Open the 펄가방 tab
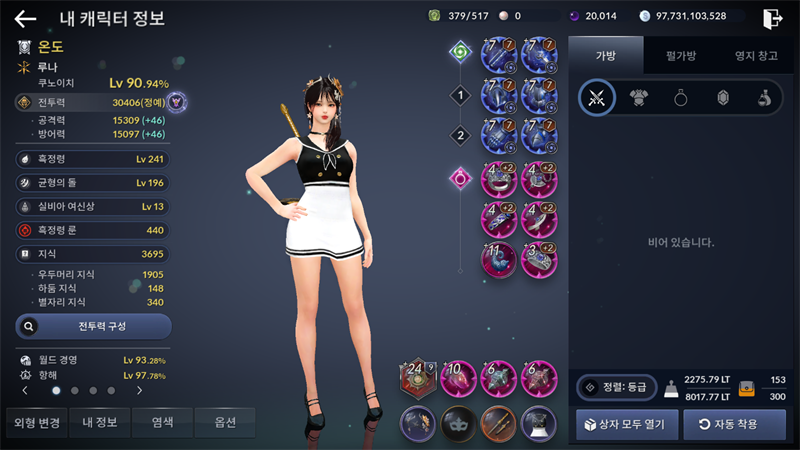This screenshot has width=800, height=450. (x=680, y=56)
